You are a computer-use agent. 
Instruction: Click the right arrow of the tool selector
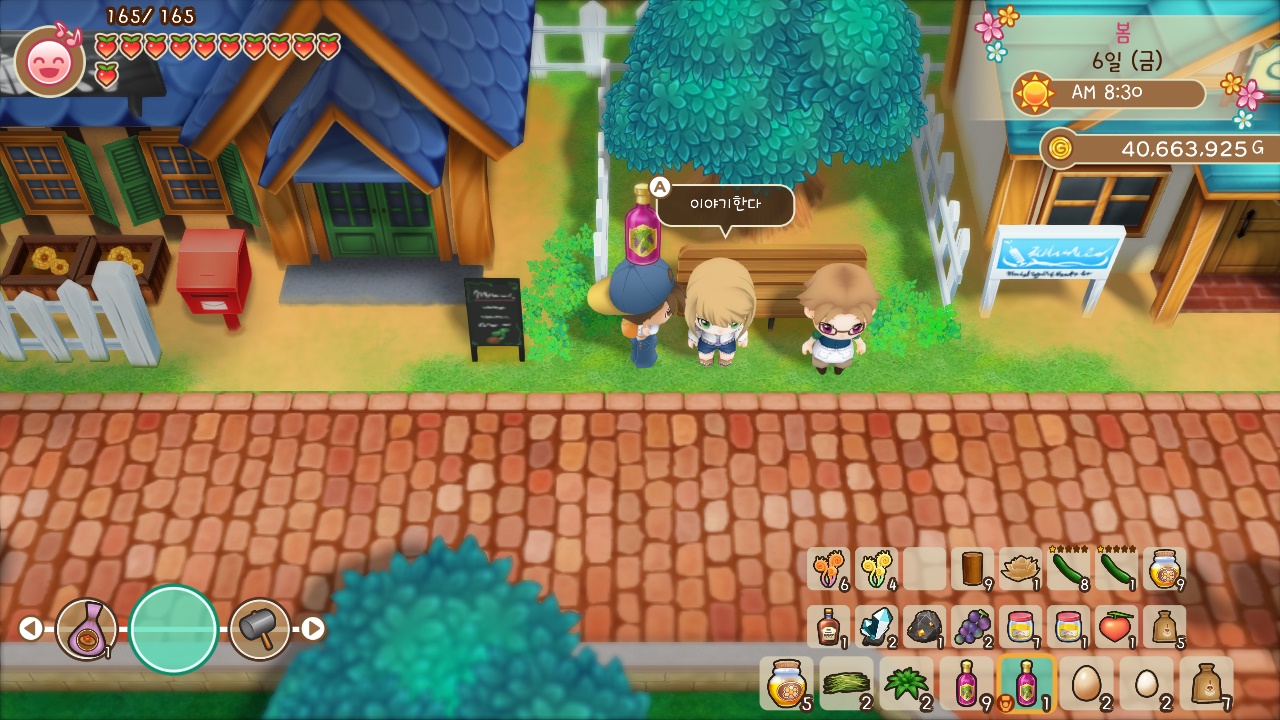tap(313, 629)
